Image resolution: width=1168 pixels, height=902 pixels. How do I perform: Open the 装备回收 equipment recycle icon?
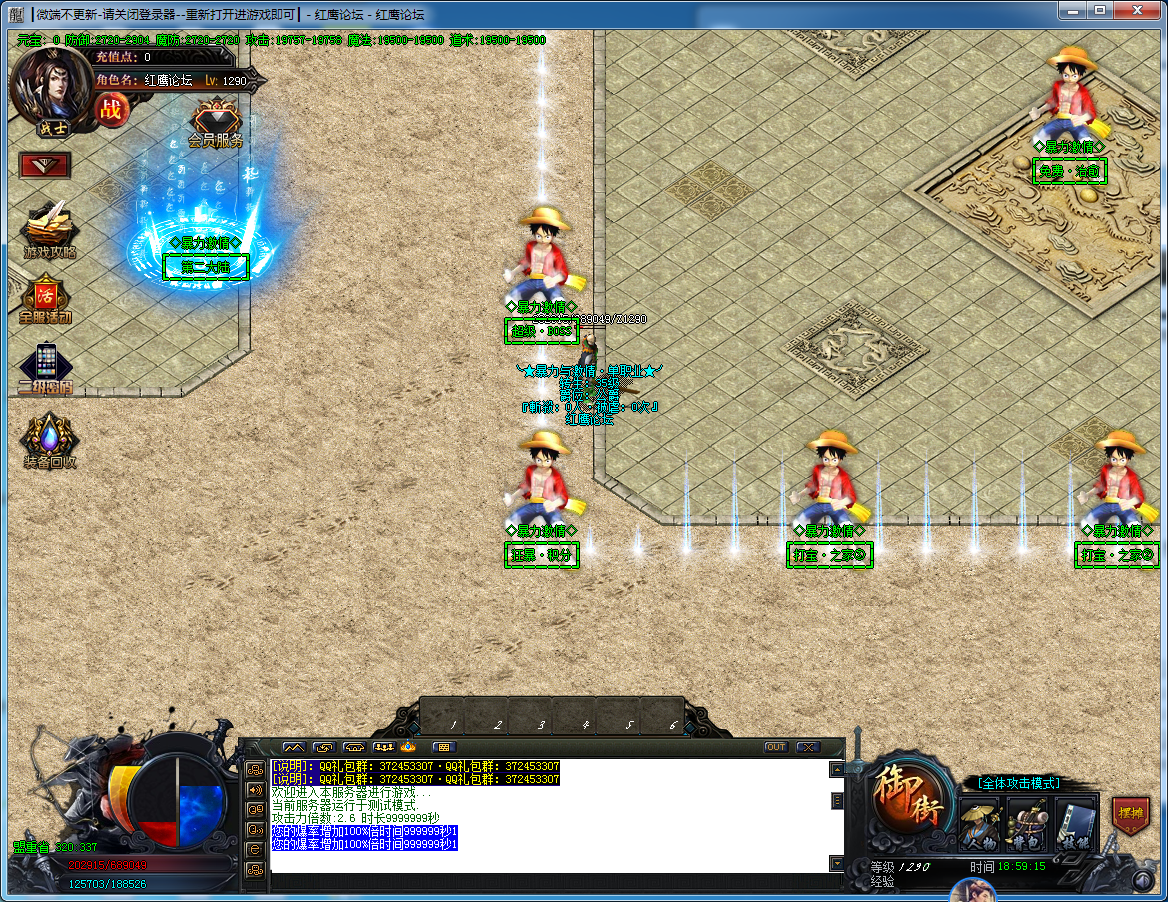pyautogui.click(x=49, y=438)
